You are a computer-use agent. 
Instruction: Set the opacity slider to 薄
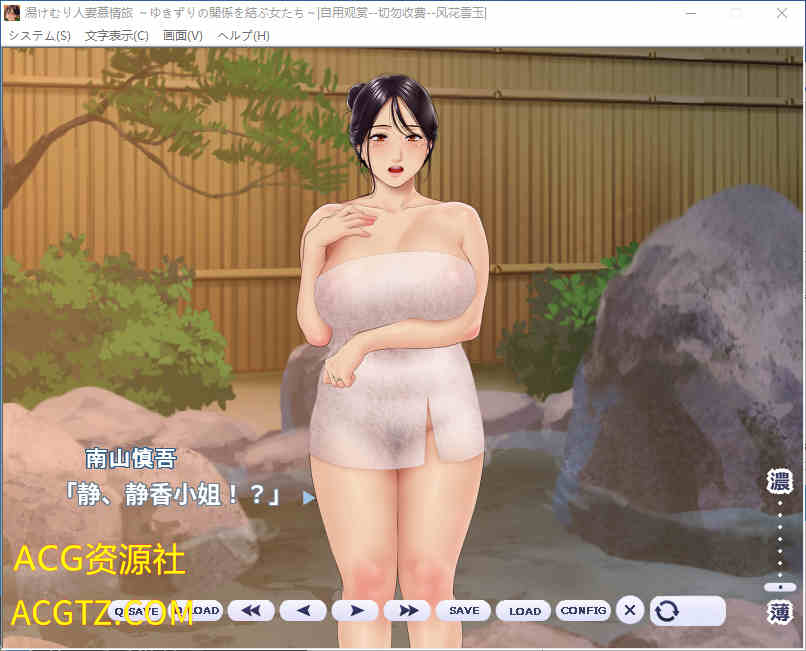pyautogui.click(x=779, y=612)
